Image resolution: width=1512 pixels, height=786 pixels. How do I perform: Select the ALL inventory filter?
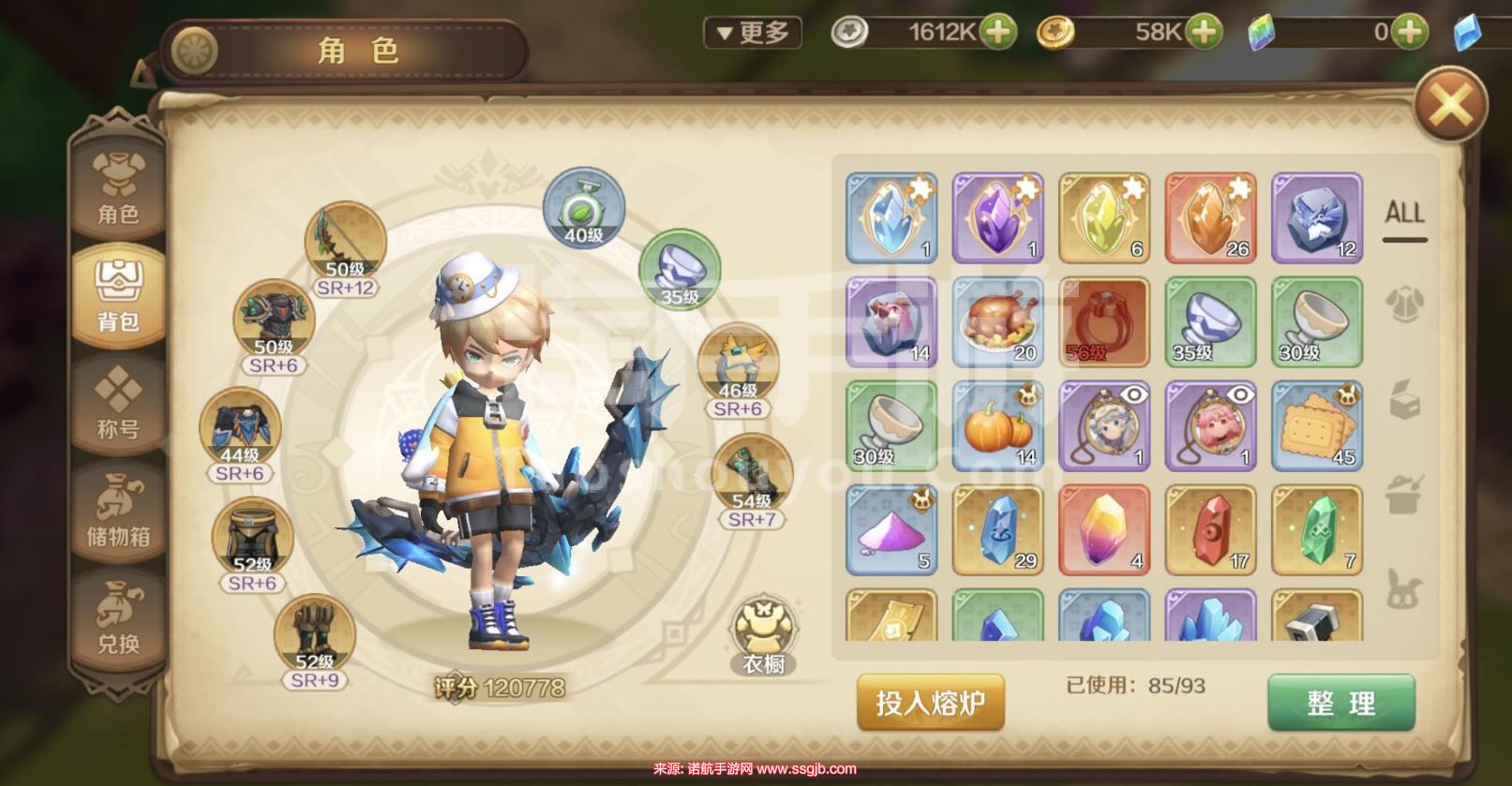[x=1404, y=214]
